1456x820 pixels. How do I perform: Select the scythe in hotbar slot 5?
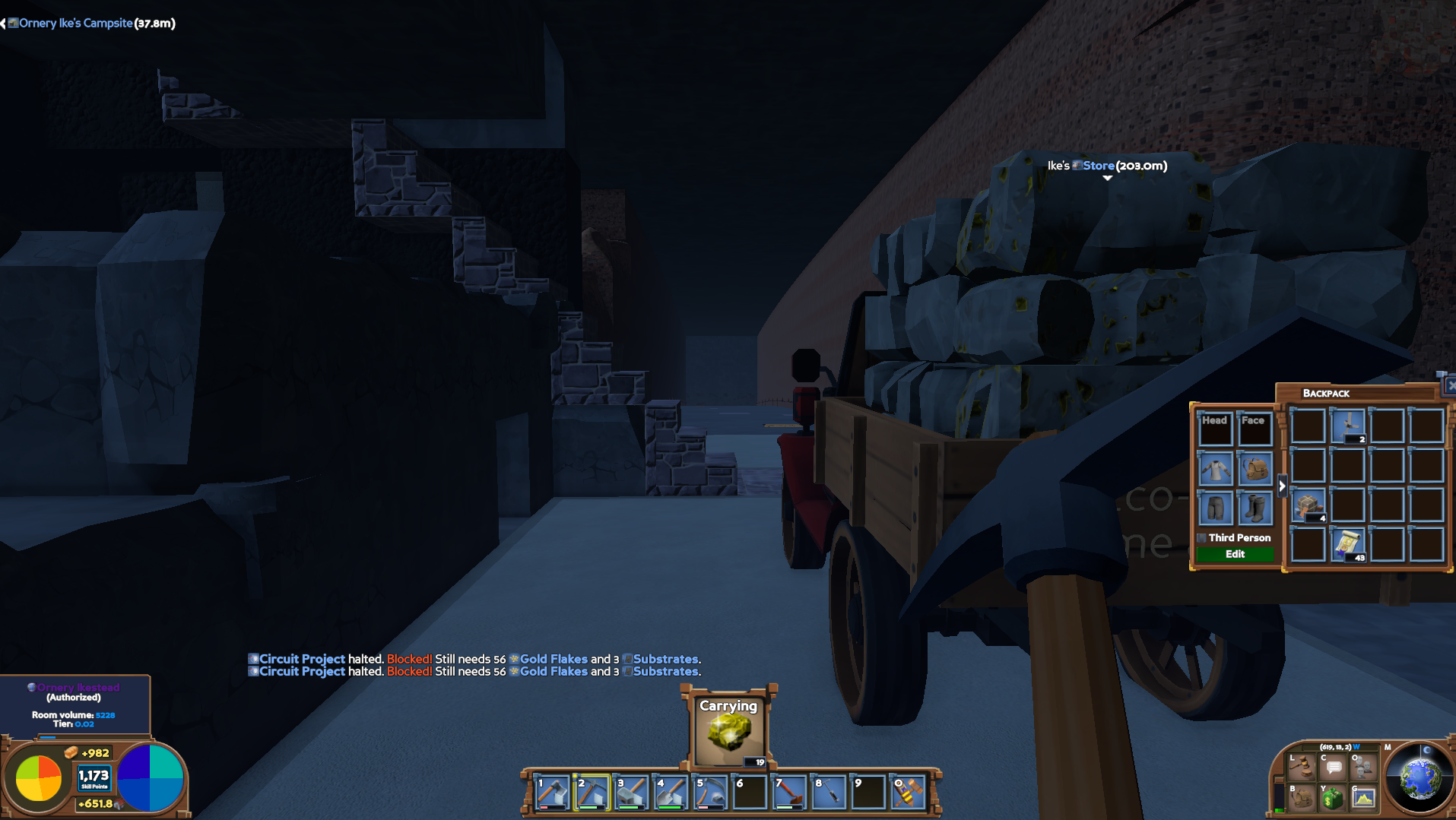pyautogui.click(x=707, y=793)
